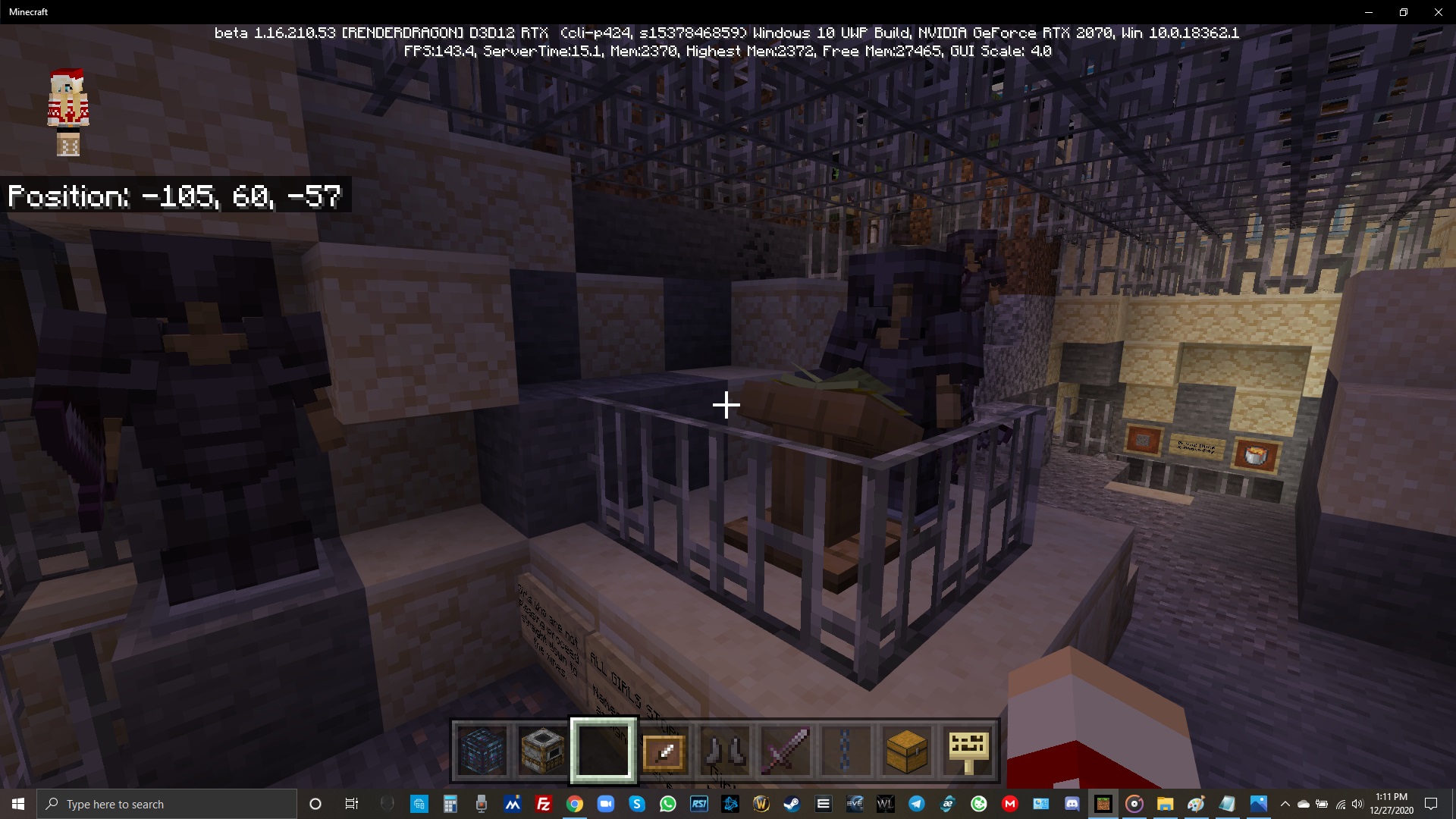Select the sign item hotbar slot
The width and height of the screenshot is (1456, 819).
pos(968,751)
